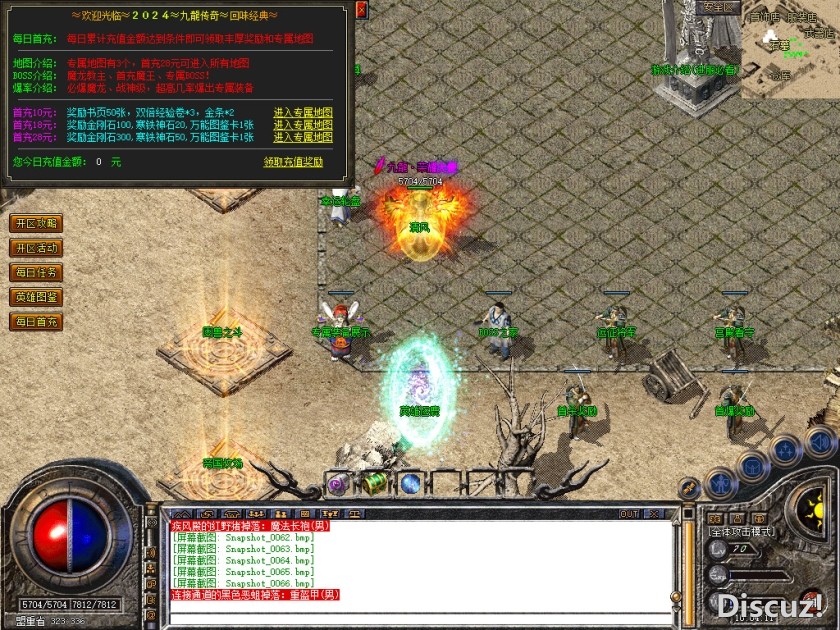Select the 每日首充 side button
This screenshot has width=840, height=630.
pyautogui.click(x=36, y=322)
